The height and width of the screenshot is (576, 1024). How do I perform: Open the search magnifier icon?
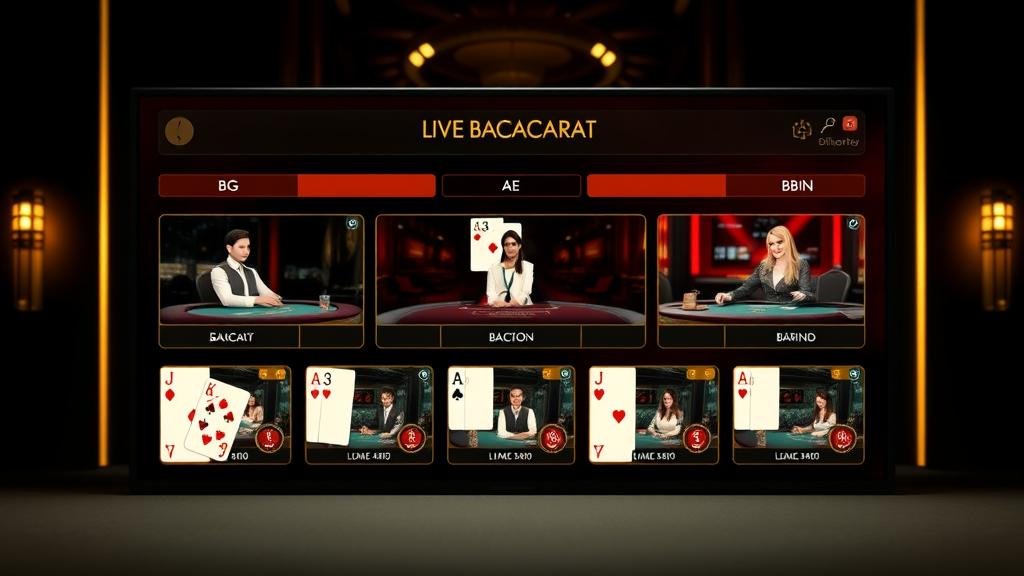(x=827, y=125)
